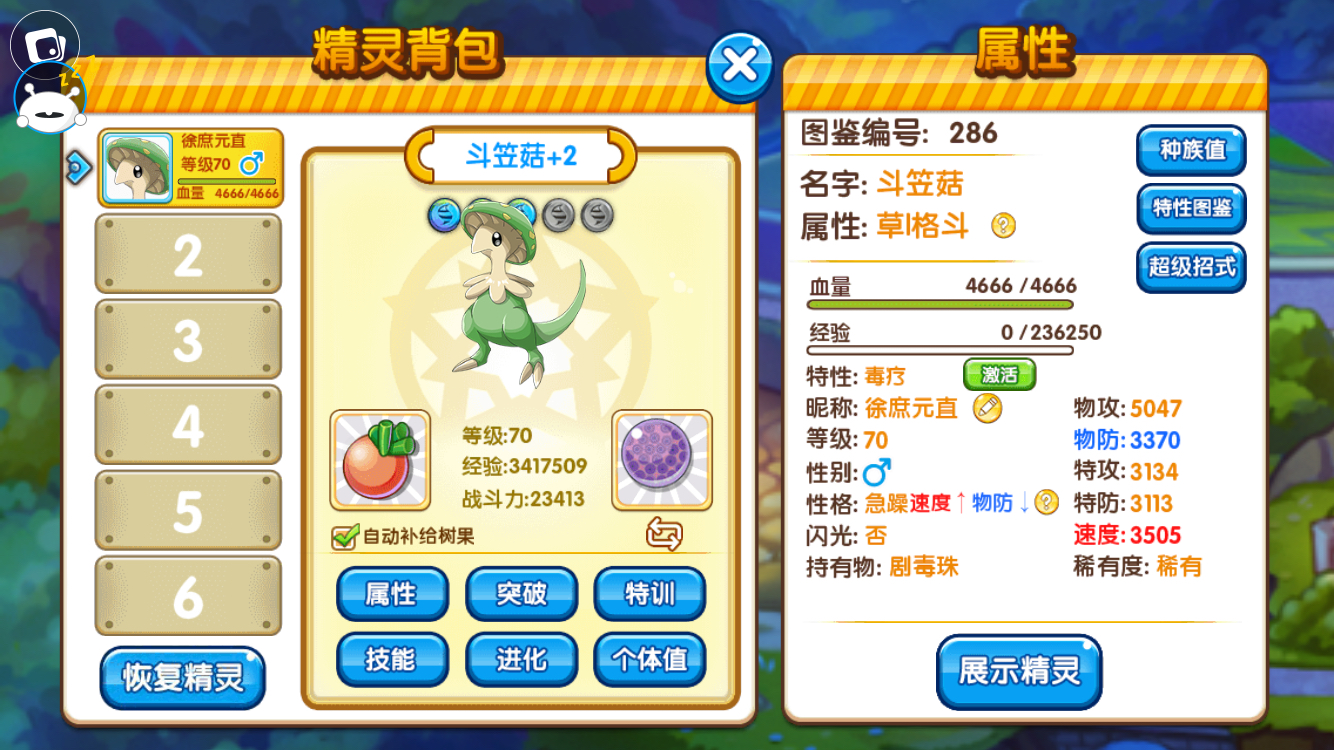Viewport: 1334px width, 750px height.
Task: Select the purple 剧毒珠 held item icon
Action: (660, 459)
